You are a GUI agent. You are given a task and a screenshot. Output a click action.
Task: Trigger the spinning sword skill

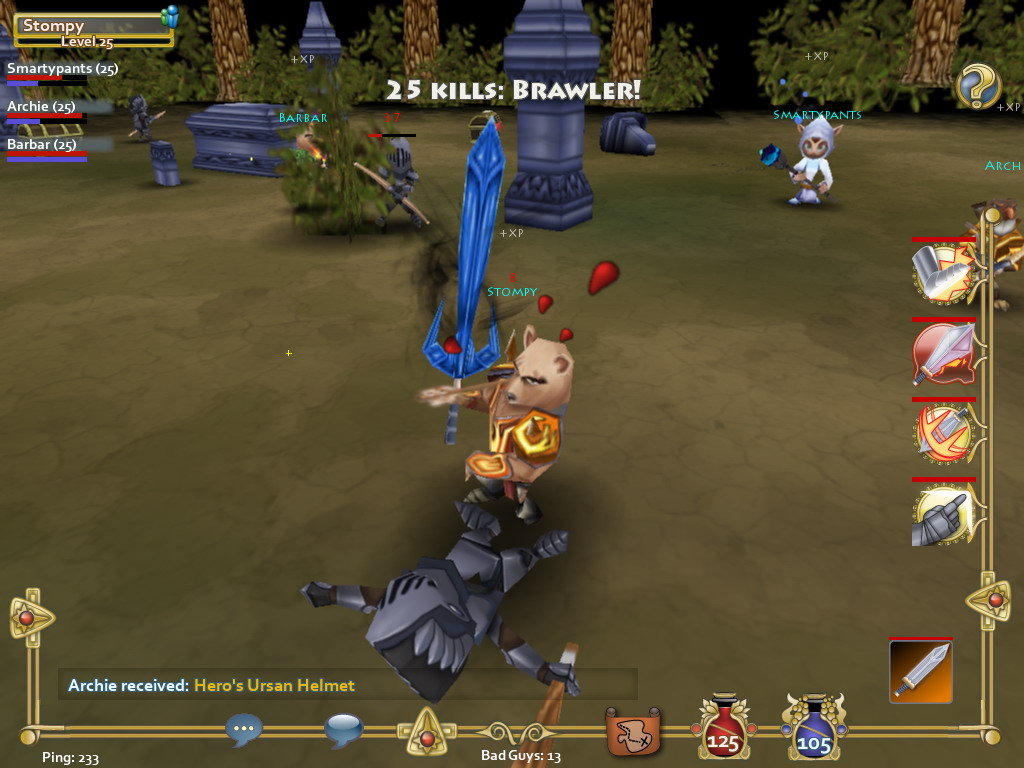coord(943,433)
